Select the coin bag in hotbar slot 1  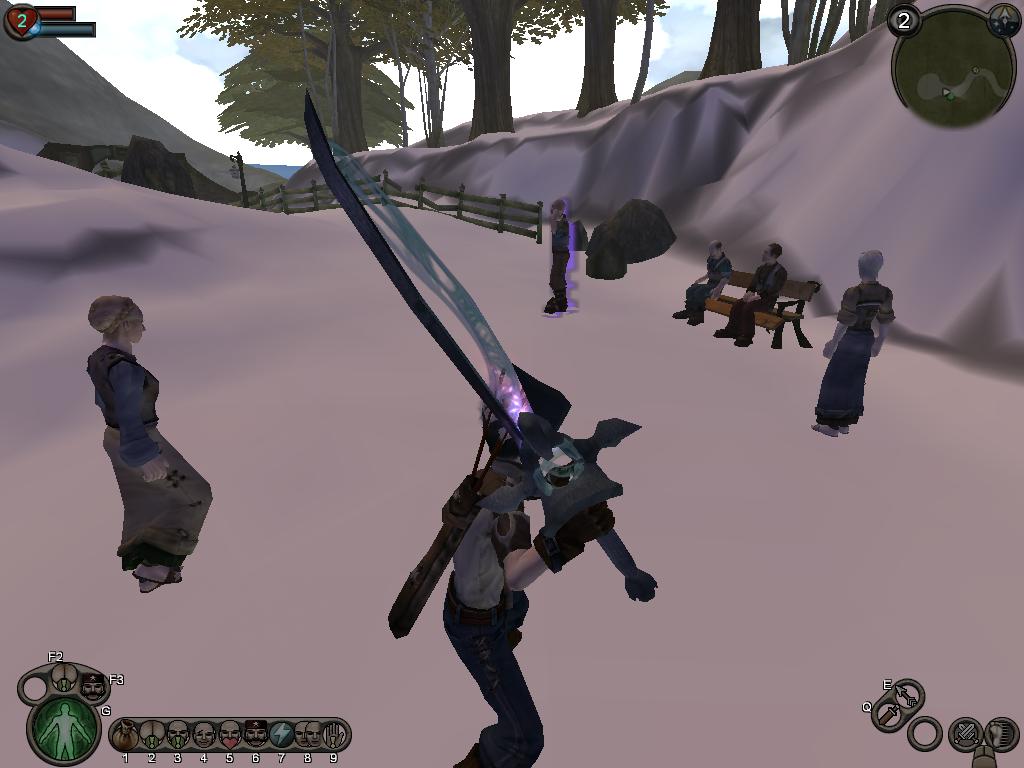(125, 736)
